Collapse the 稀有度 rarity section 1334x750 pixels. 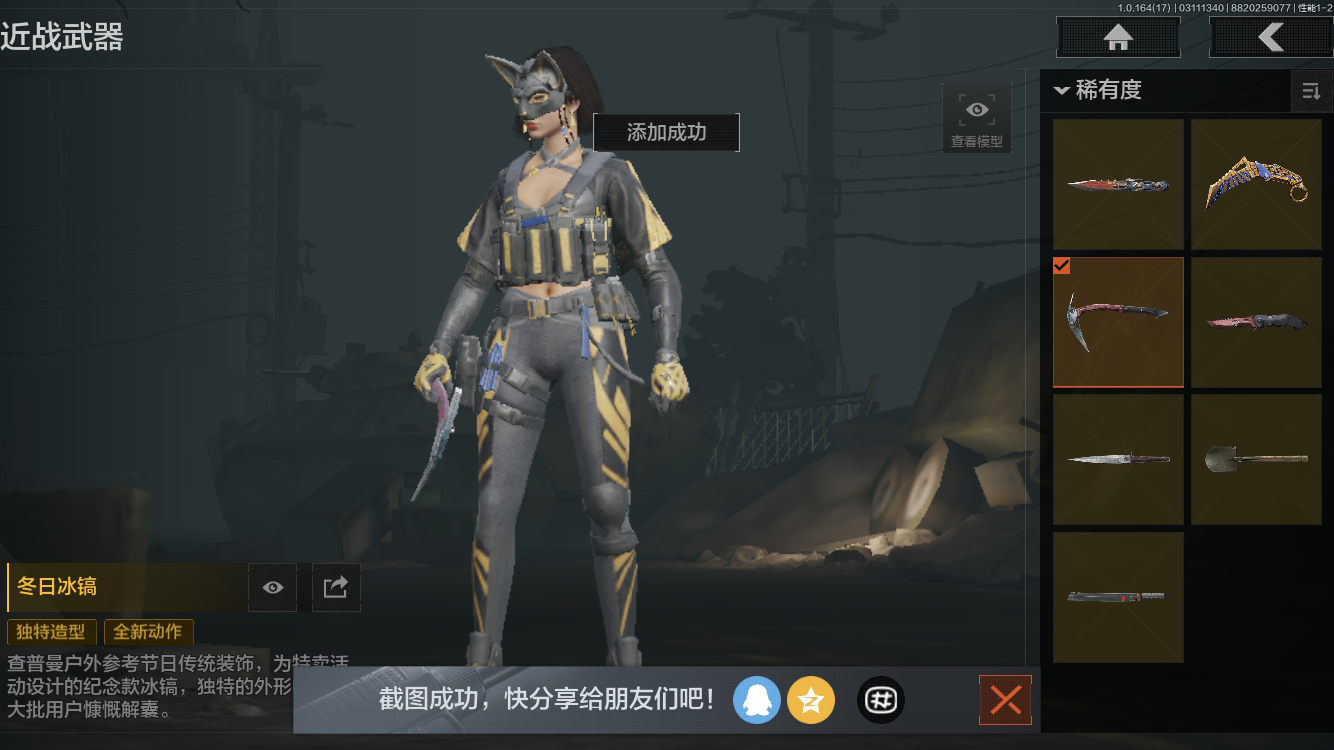coord(1063,90)
